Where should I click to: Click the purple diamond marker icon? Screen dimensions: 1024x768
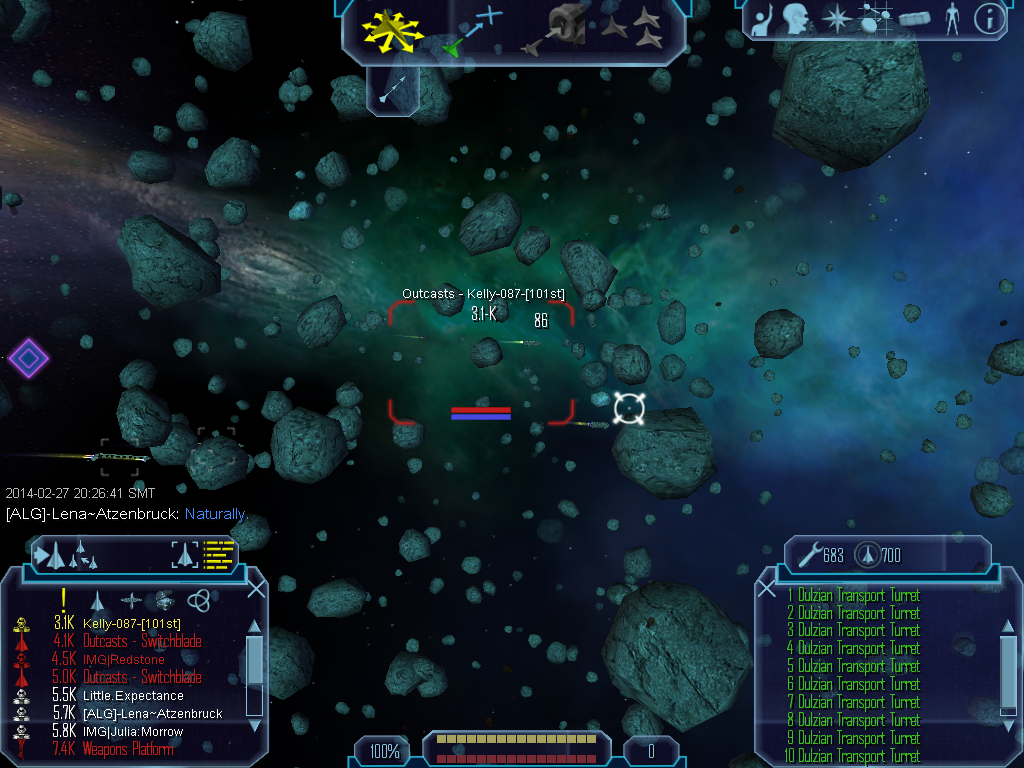click(28, 357)
